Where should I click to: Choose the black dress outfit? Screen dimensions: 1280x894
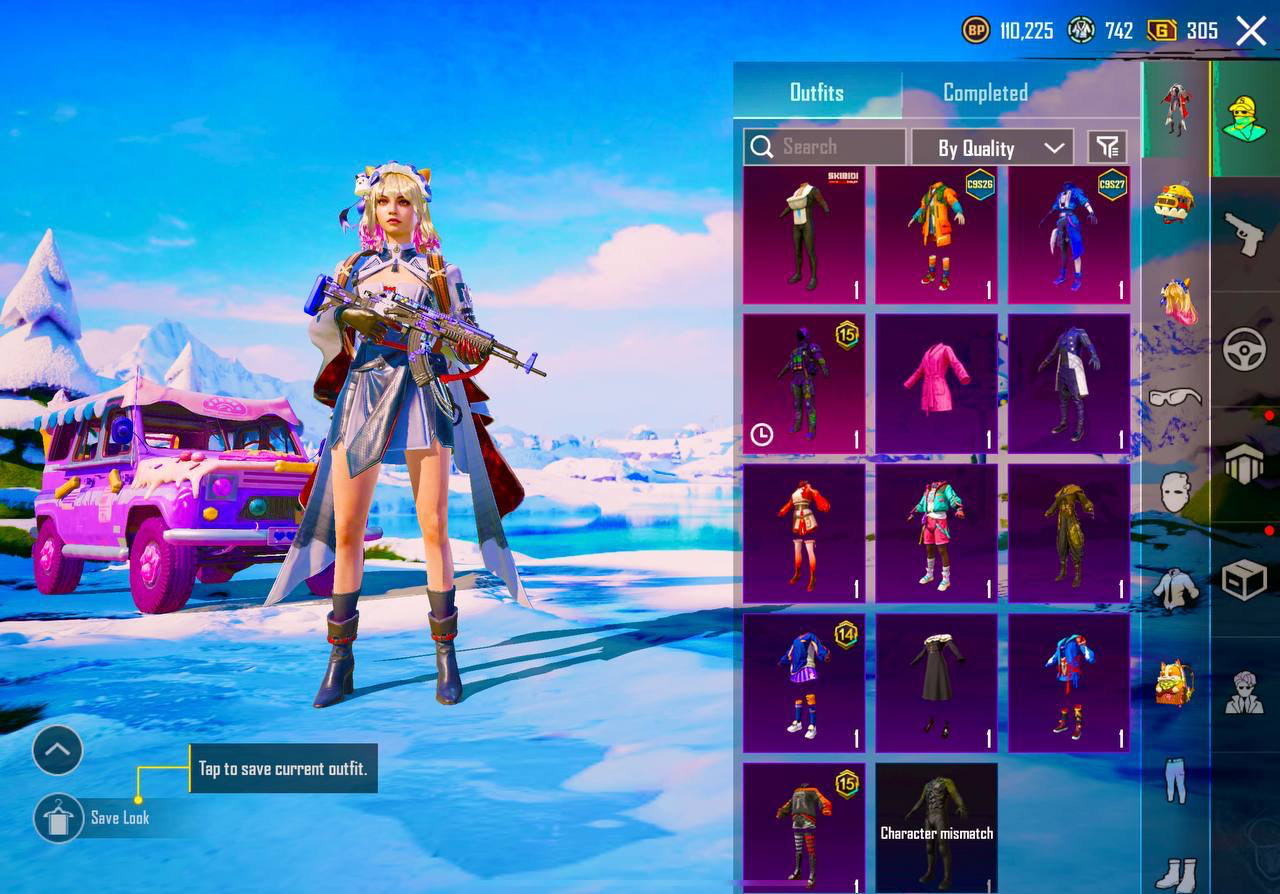936,683
